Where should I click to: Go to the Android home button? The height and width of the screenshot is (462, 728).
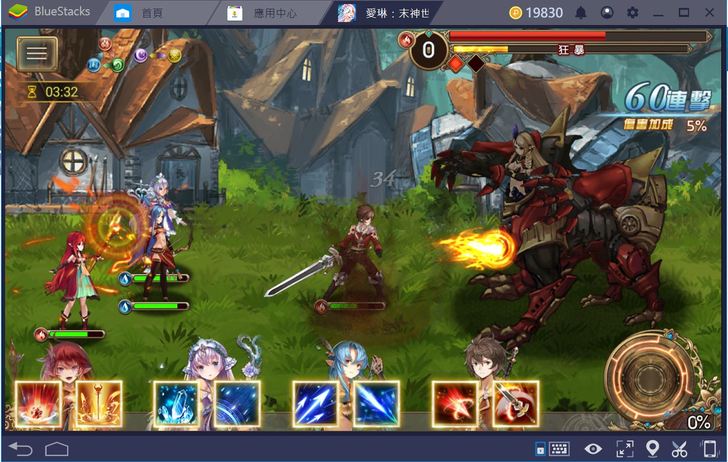pos(56,448)
